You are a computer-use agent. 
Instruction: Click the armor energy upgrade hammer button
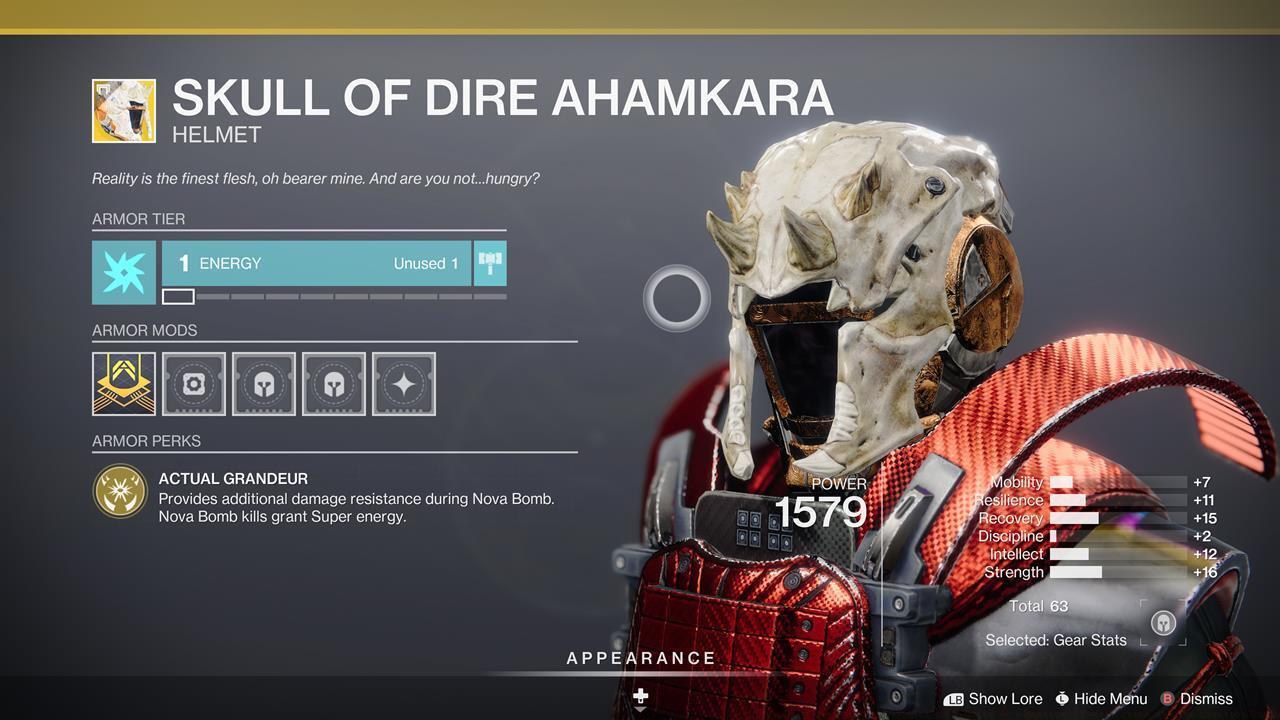(490, 263)
